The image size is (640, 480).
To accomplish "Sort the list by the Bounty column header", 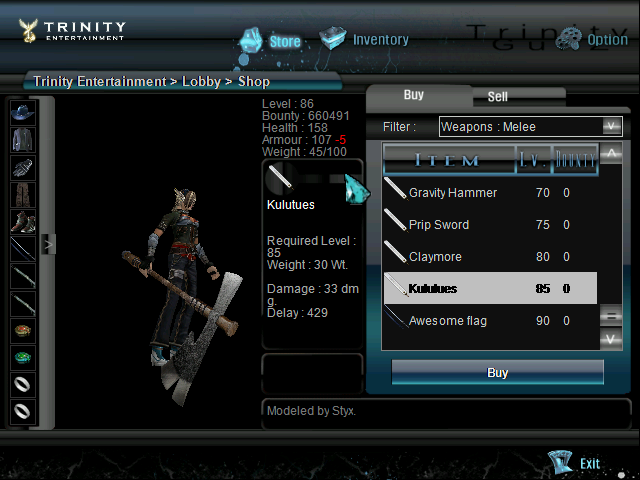I will point(575,159).
